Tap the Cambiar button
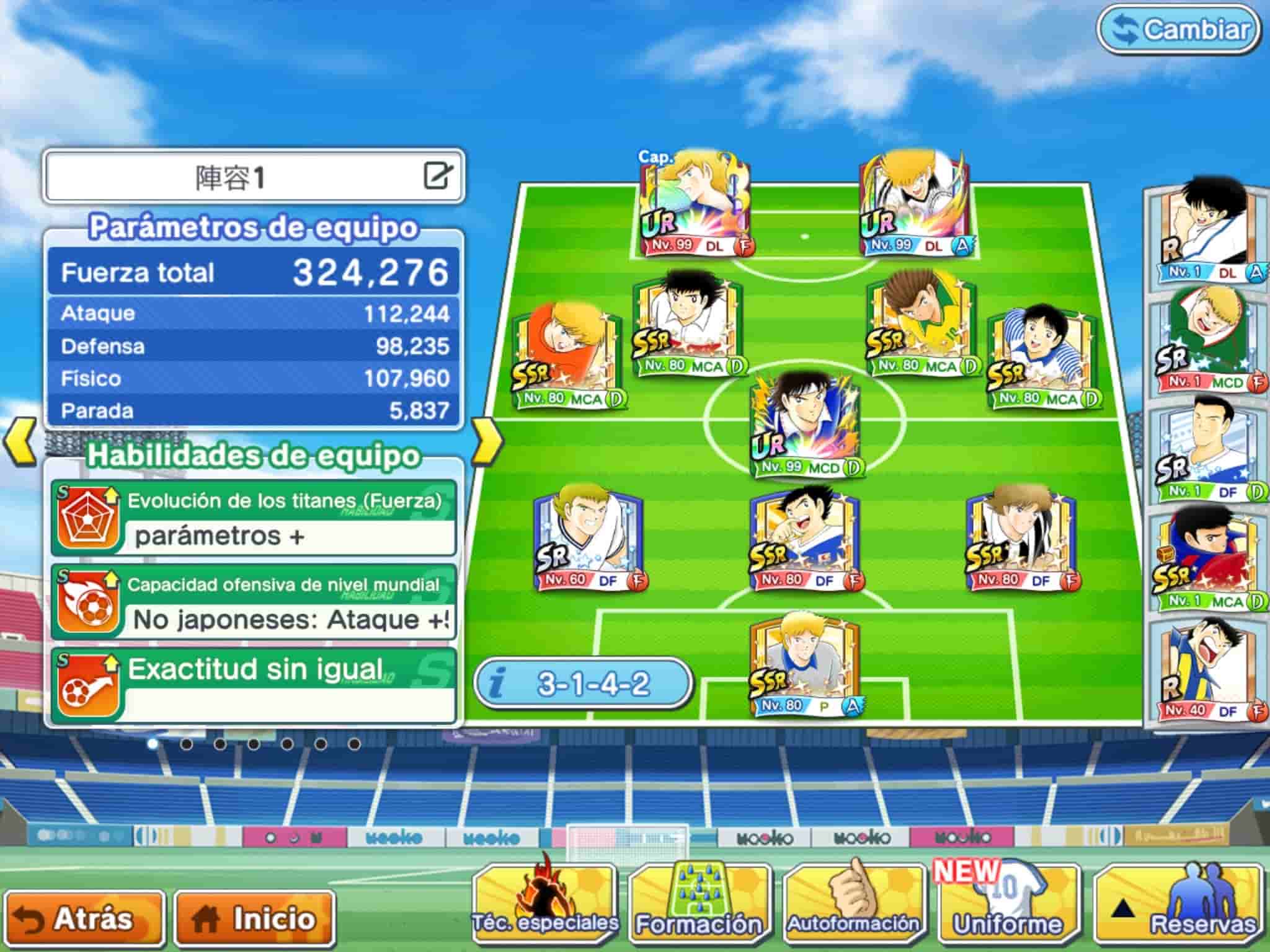 [x=1179, y=30]
